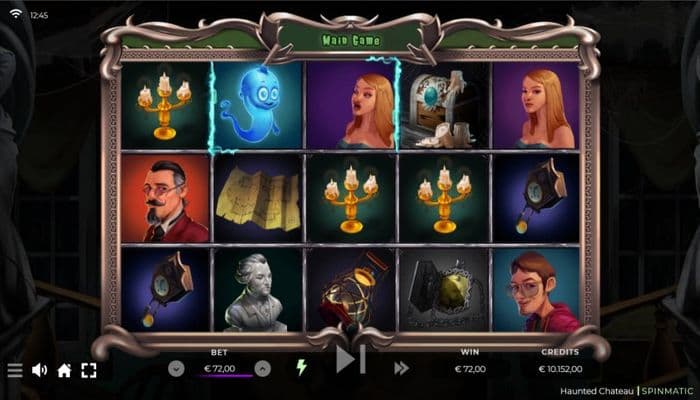Decrease the bet amount

177,368
